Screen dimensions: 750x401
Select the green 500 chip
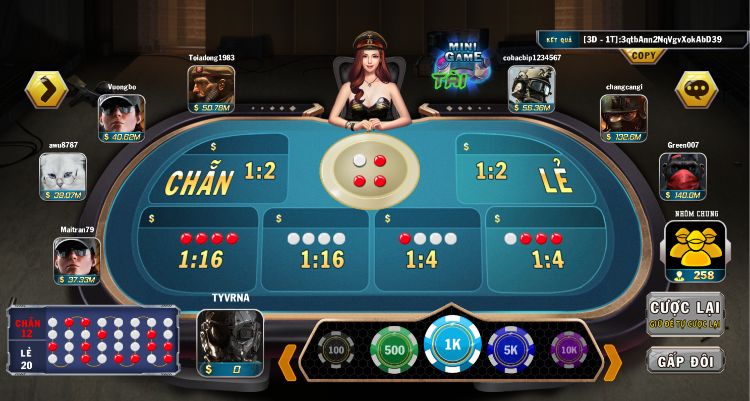394,351
